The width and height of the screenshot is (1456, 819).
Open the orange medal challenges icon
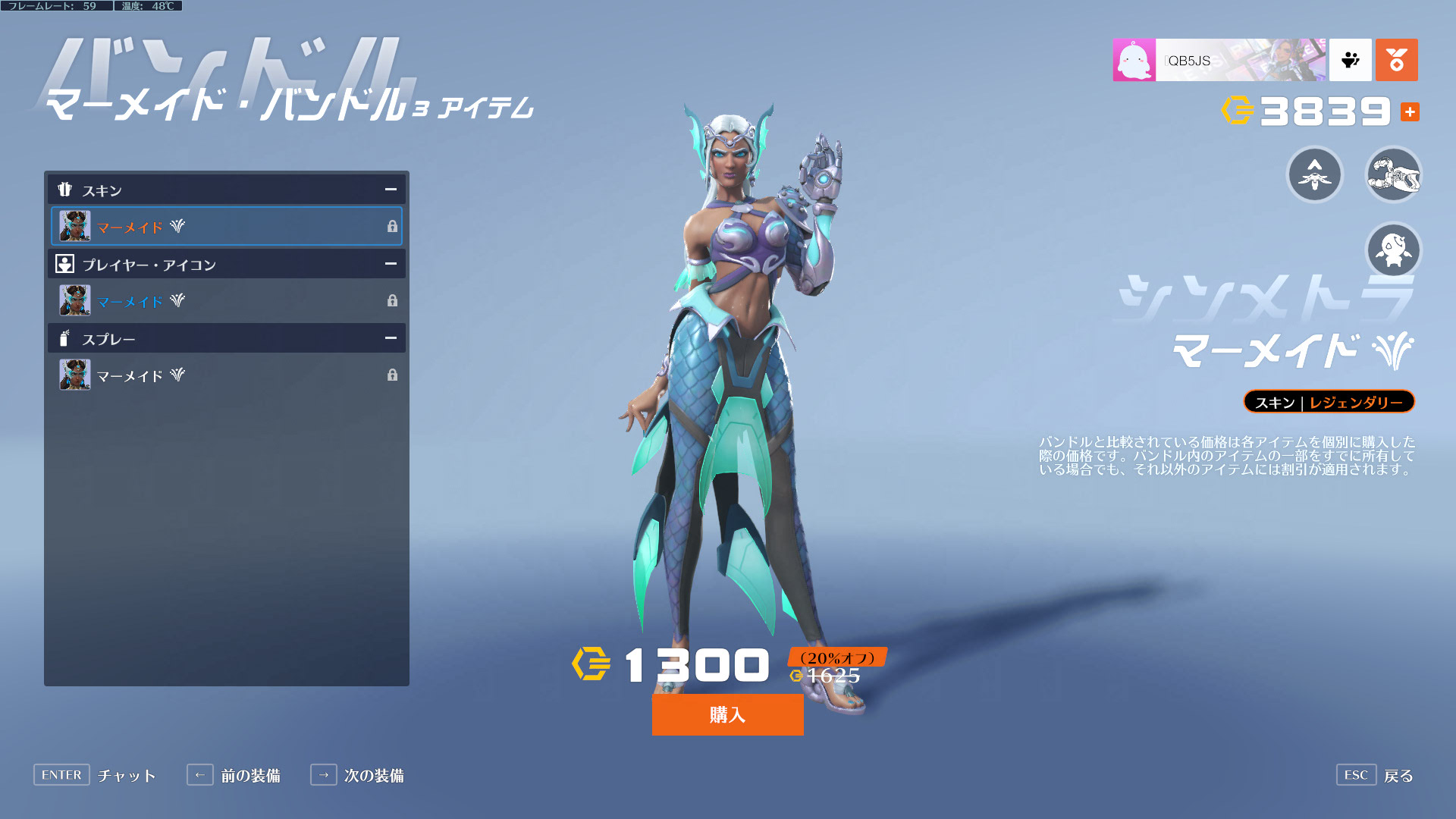coord(1396,60)
